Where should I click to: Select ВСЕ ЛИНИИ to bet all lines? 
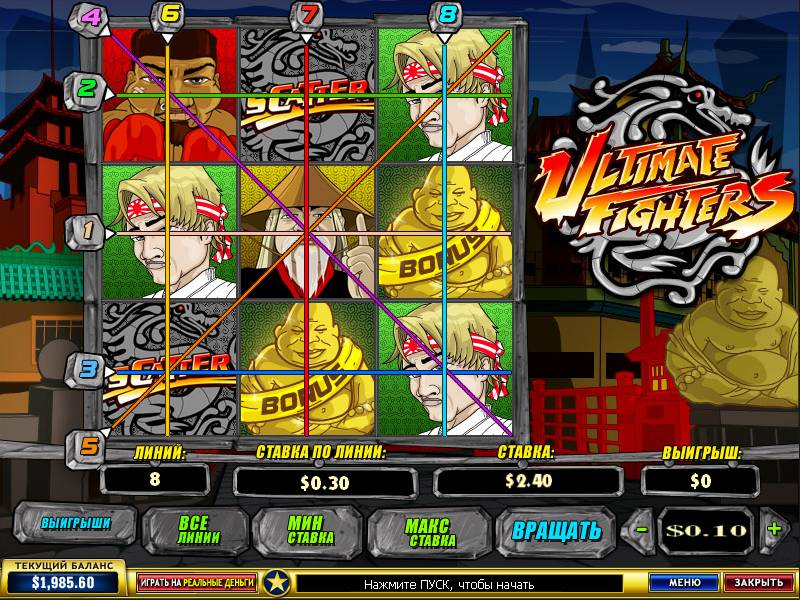point(191,529)
